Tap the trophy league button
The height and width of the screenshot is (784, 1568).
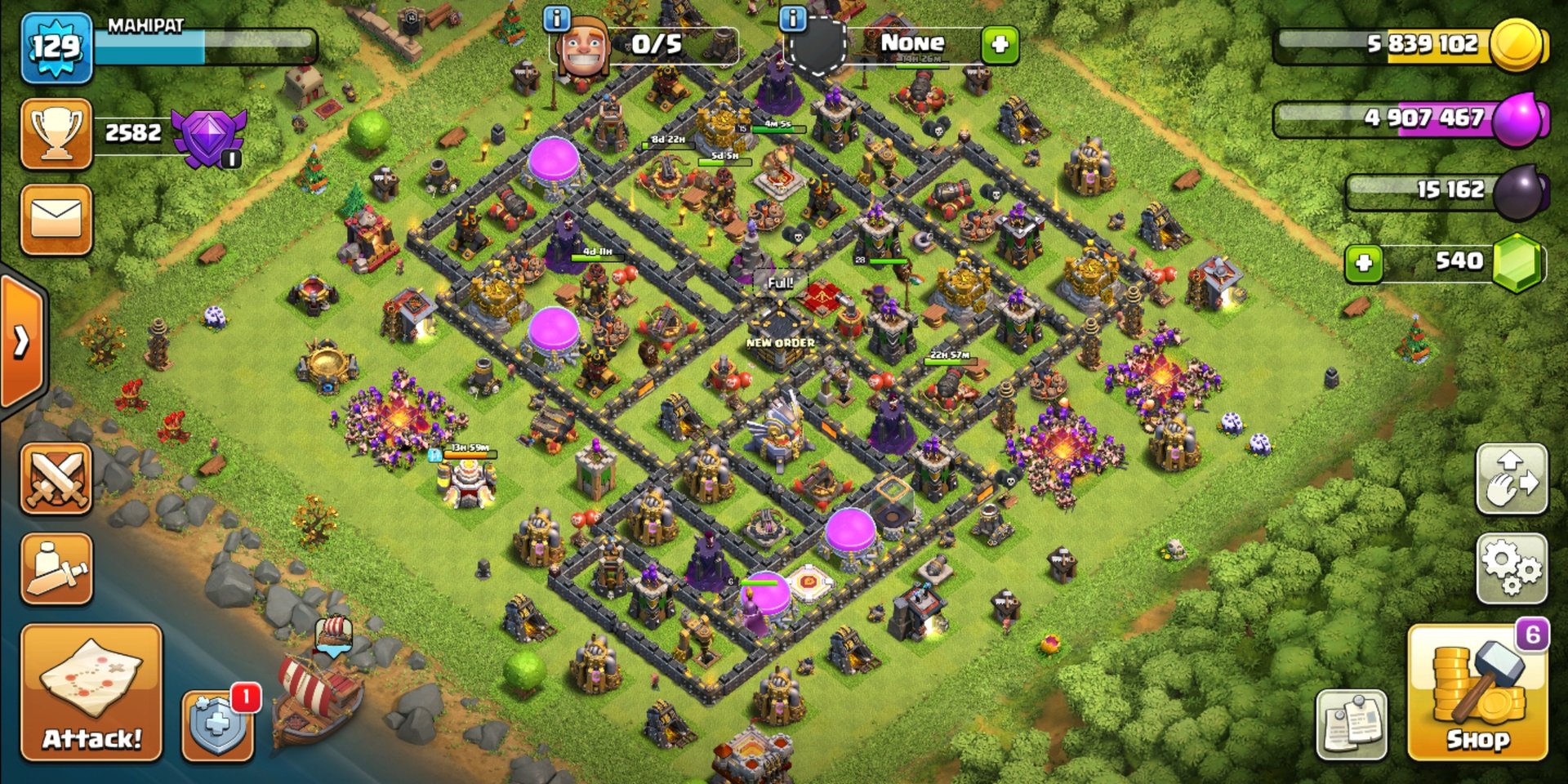56,134
